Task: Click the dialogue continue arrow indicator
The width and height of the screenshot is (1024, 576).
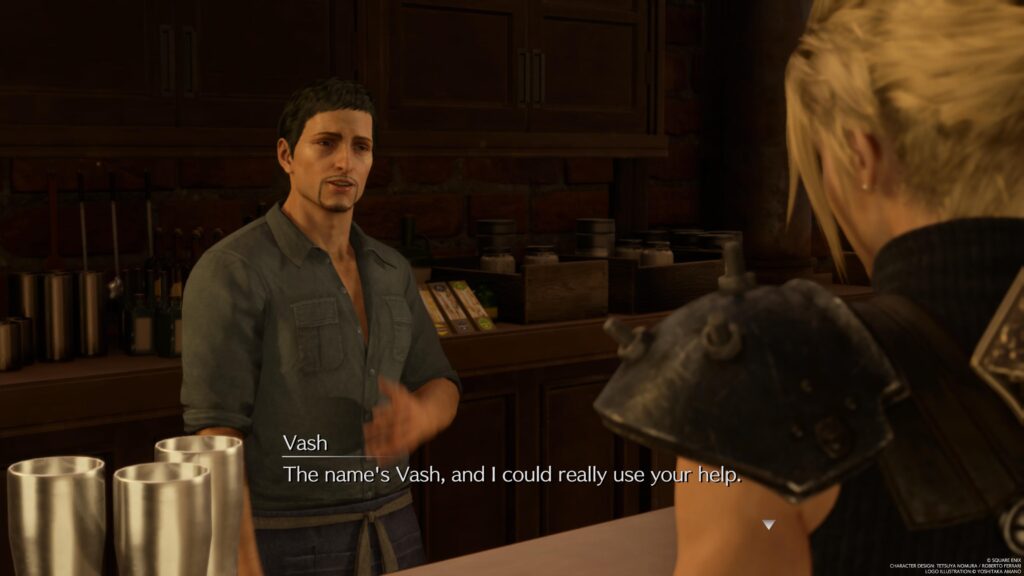Action: tap(768, 524)
